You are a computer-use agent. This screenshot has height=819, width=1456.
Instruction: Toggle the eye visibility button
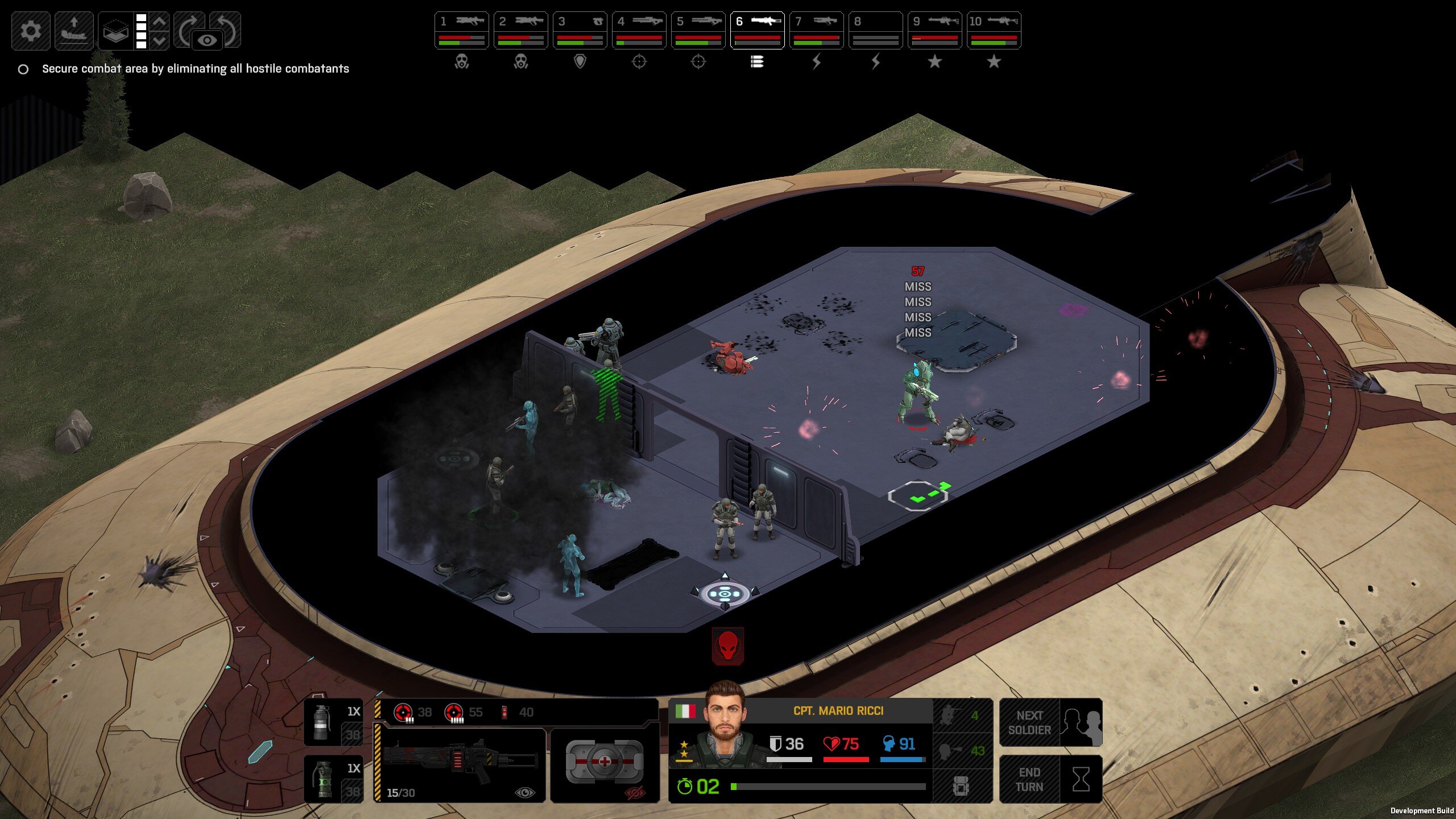[207, 40]
